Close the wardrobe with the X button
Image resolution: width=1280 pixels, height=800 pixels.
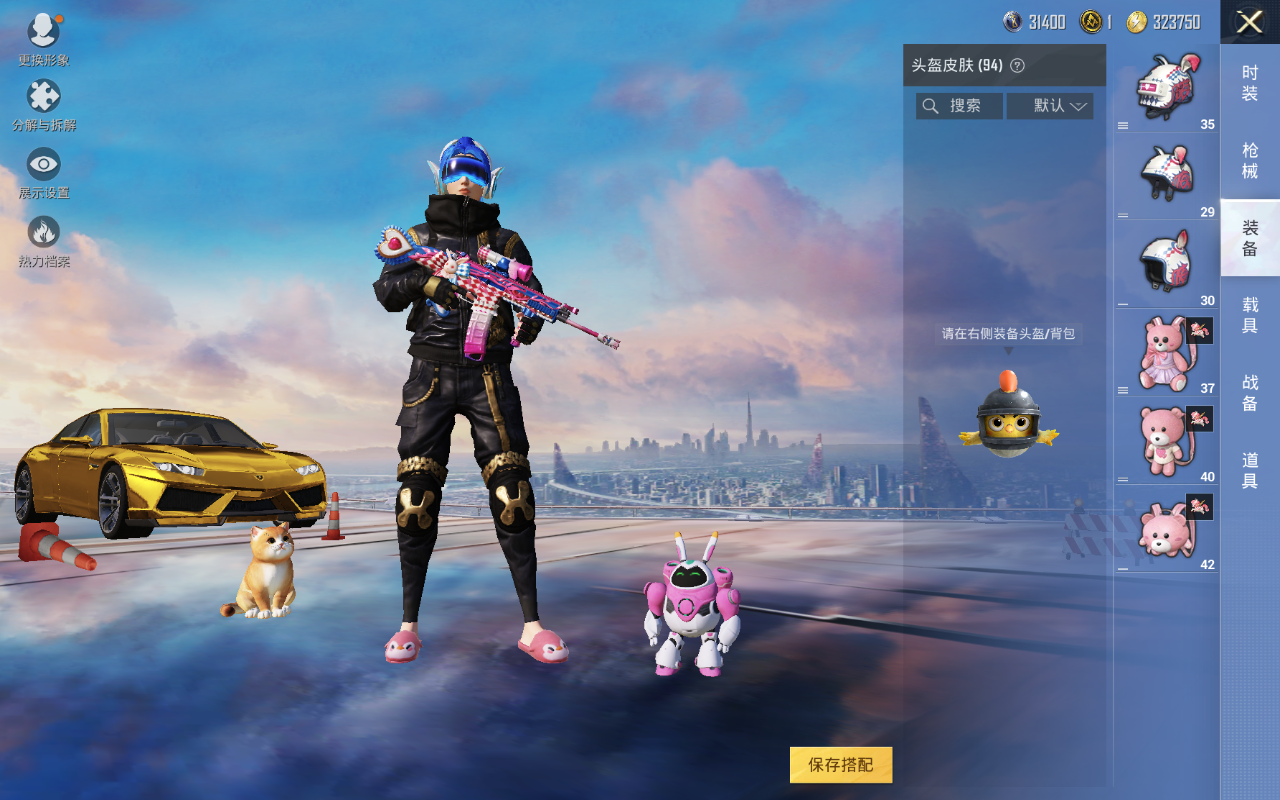pyautogui.click(x=1249, y=22)
